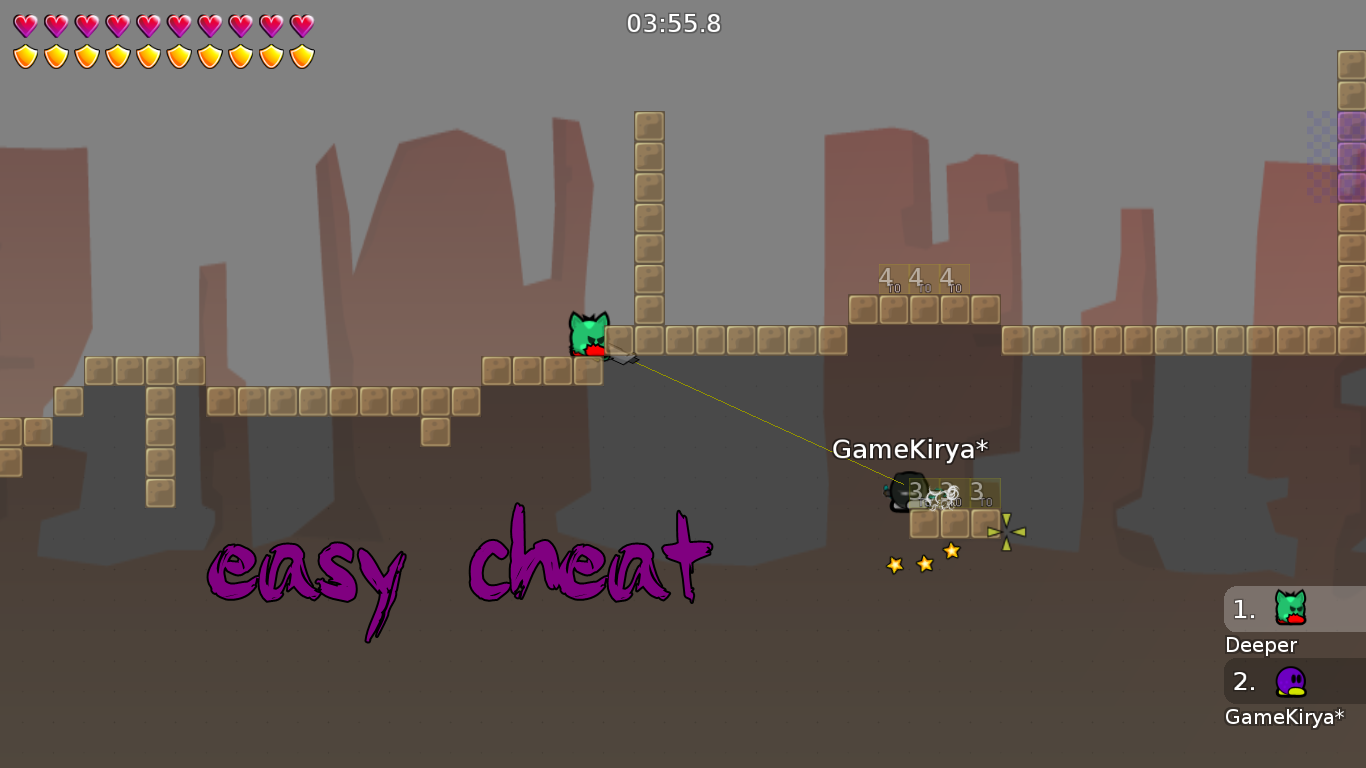Click the match timer showing 03:55.8
This screenshot has width=1366, height=768.
click(x=675, y=24)
